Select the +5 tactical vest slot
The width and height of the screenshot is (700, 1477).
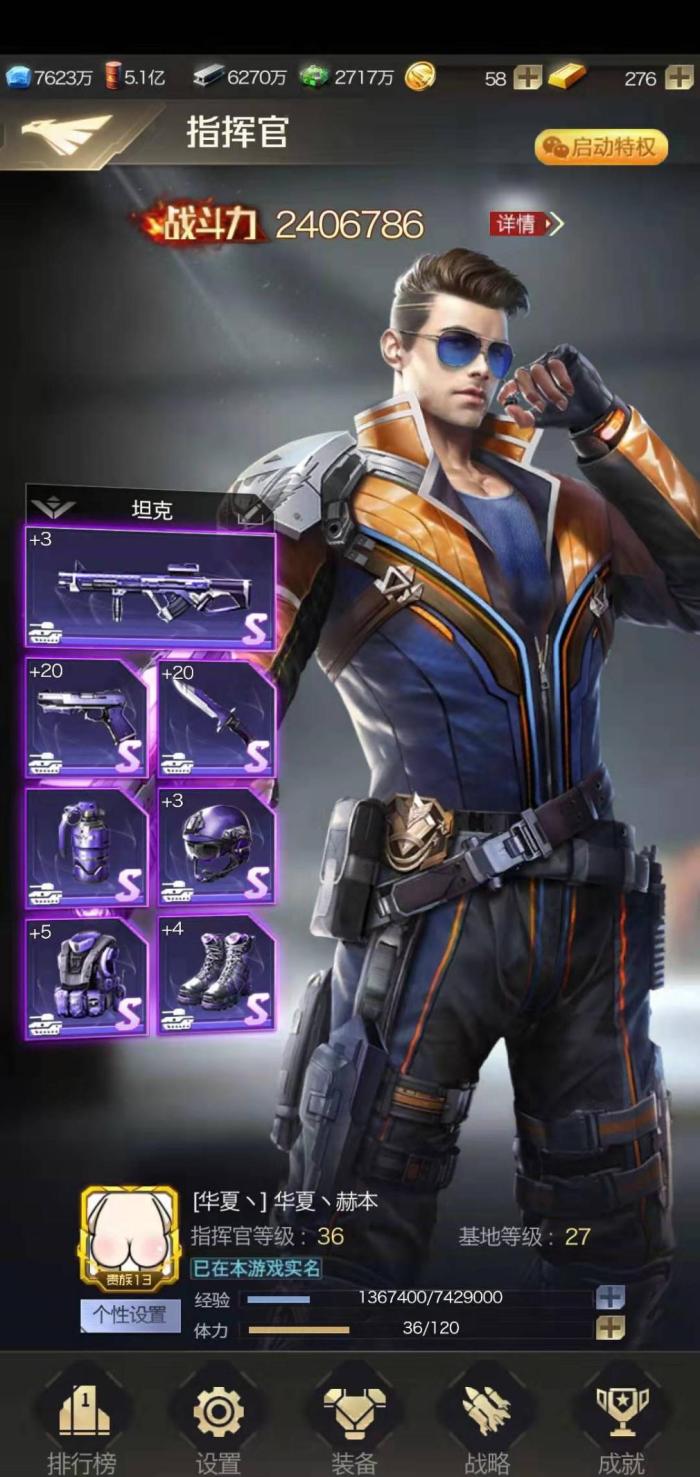pyautogui.click(x=87, y=976)
